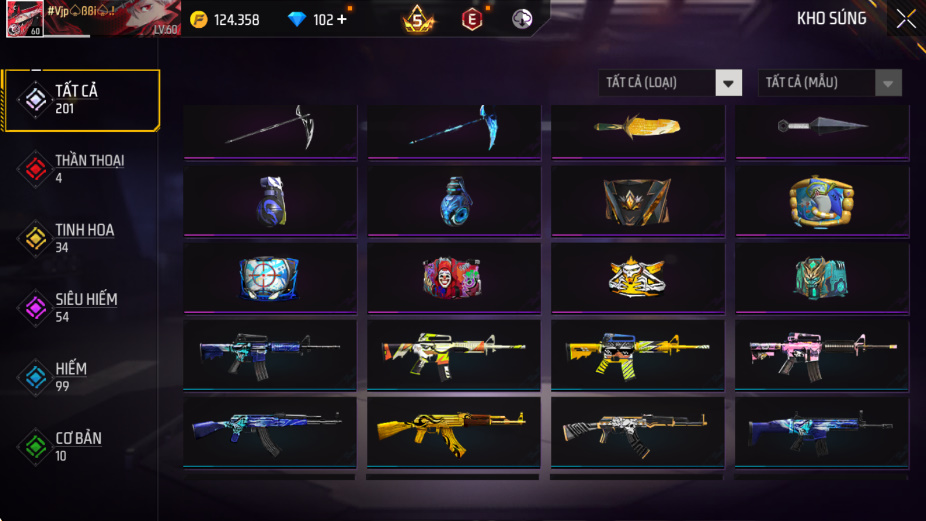Open the player profile avatar
The image size is (926, 521).
point(24,19)
